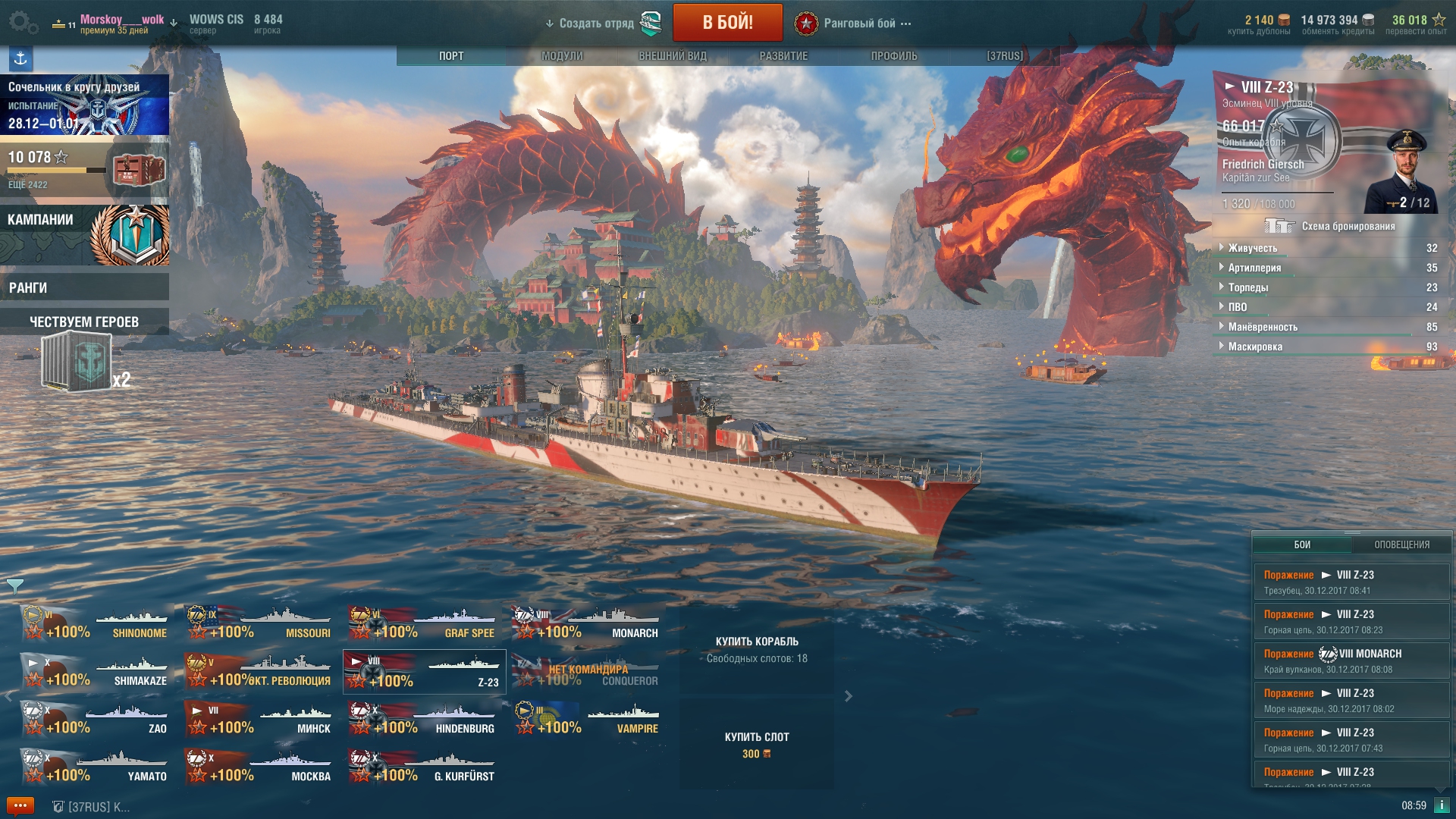The height and width of the screenshot is (819, 1456).
Task: Show the Профиль tab
Action: pos(893,56)
